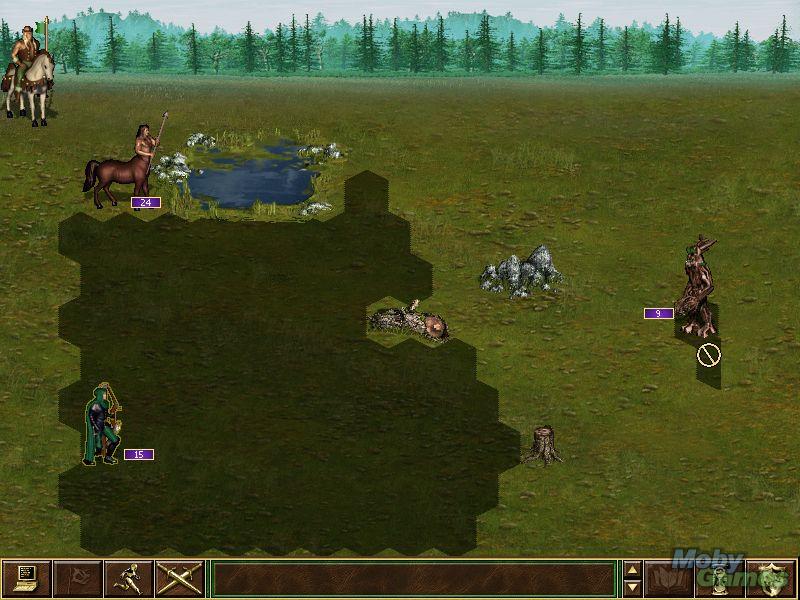Select the green archer stack of 15
Image resolution: width=800 pixels, height=600 pixels.
(x=103, y=425)
